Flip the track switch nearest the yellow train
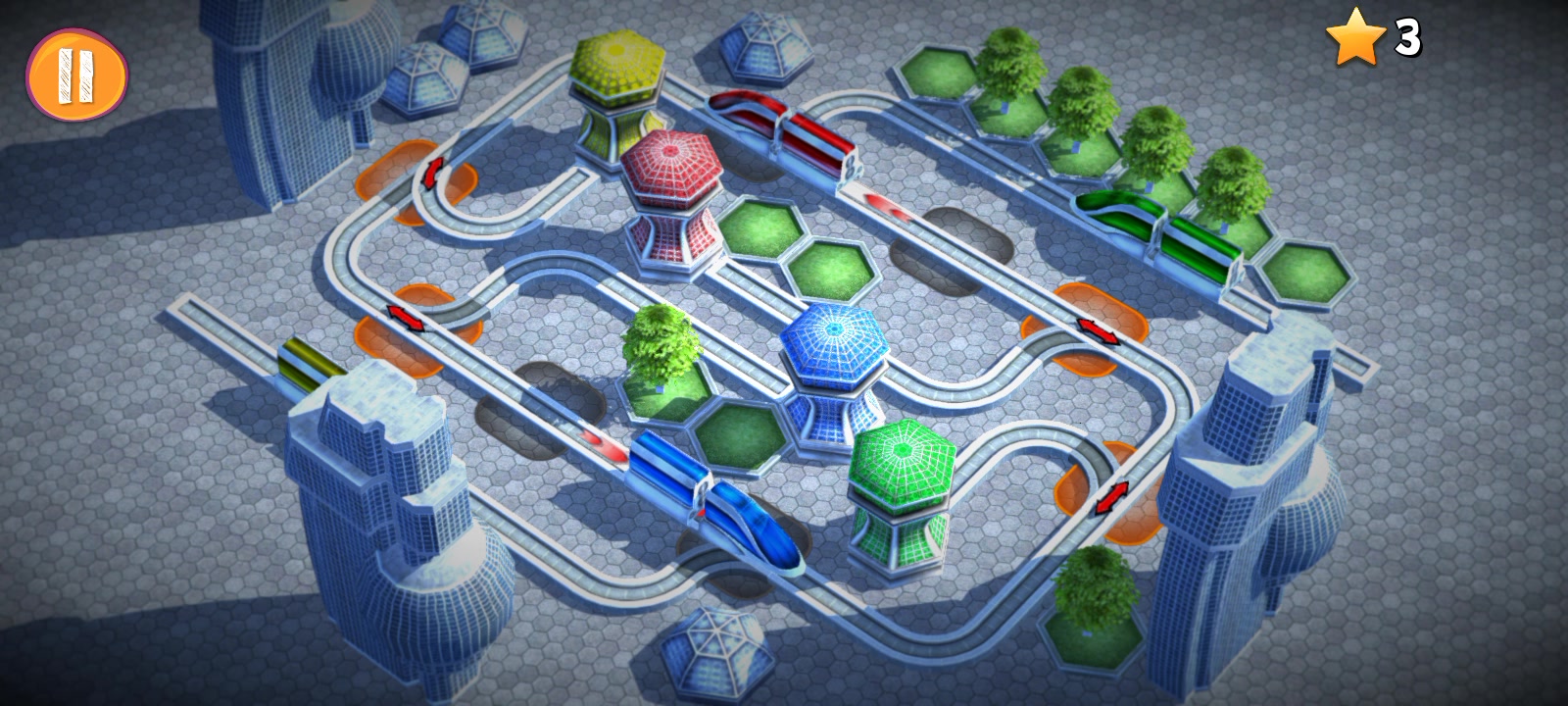 [404, 319]
